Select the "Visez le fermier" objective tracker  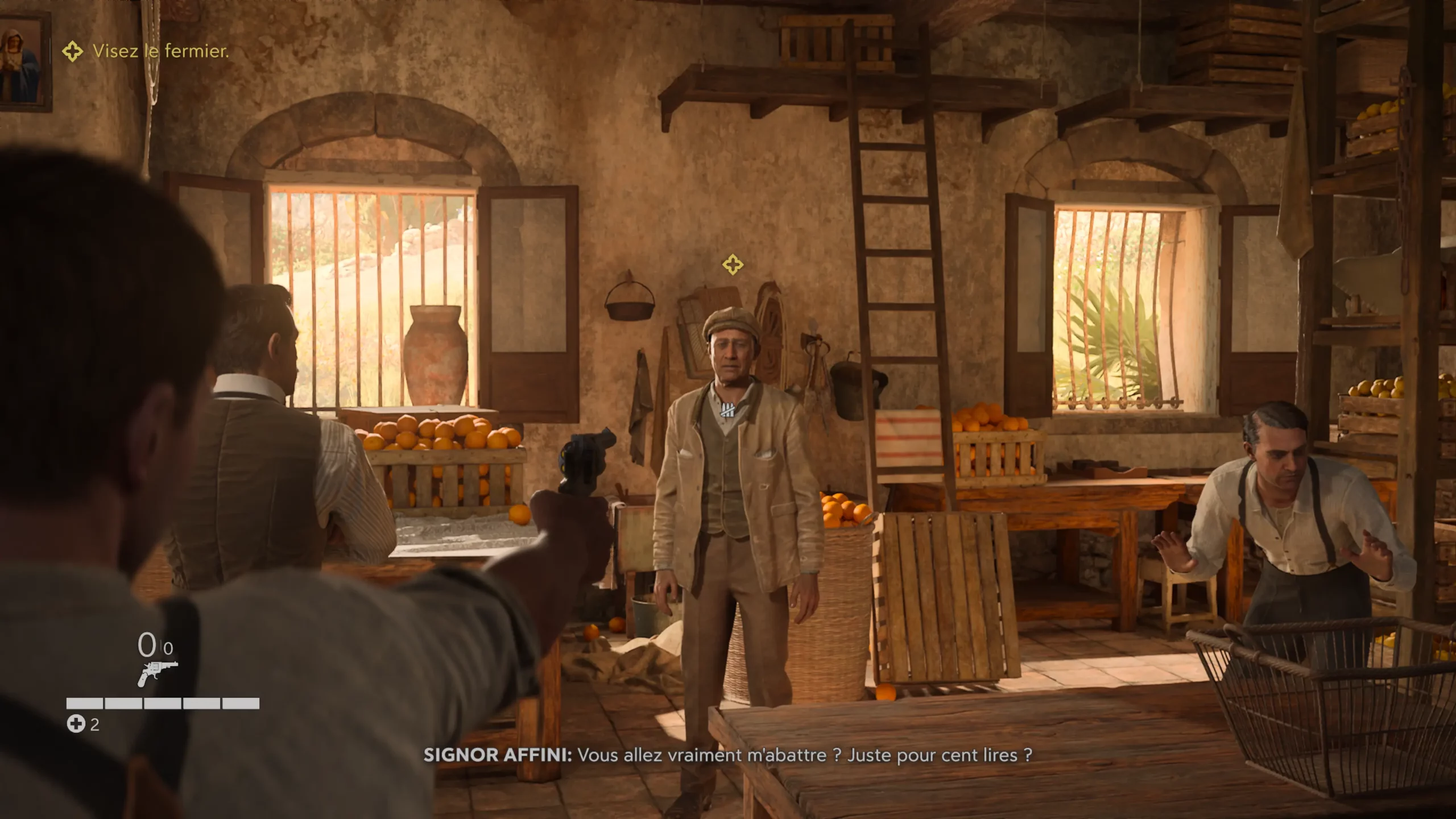[x=146, y=51]
